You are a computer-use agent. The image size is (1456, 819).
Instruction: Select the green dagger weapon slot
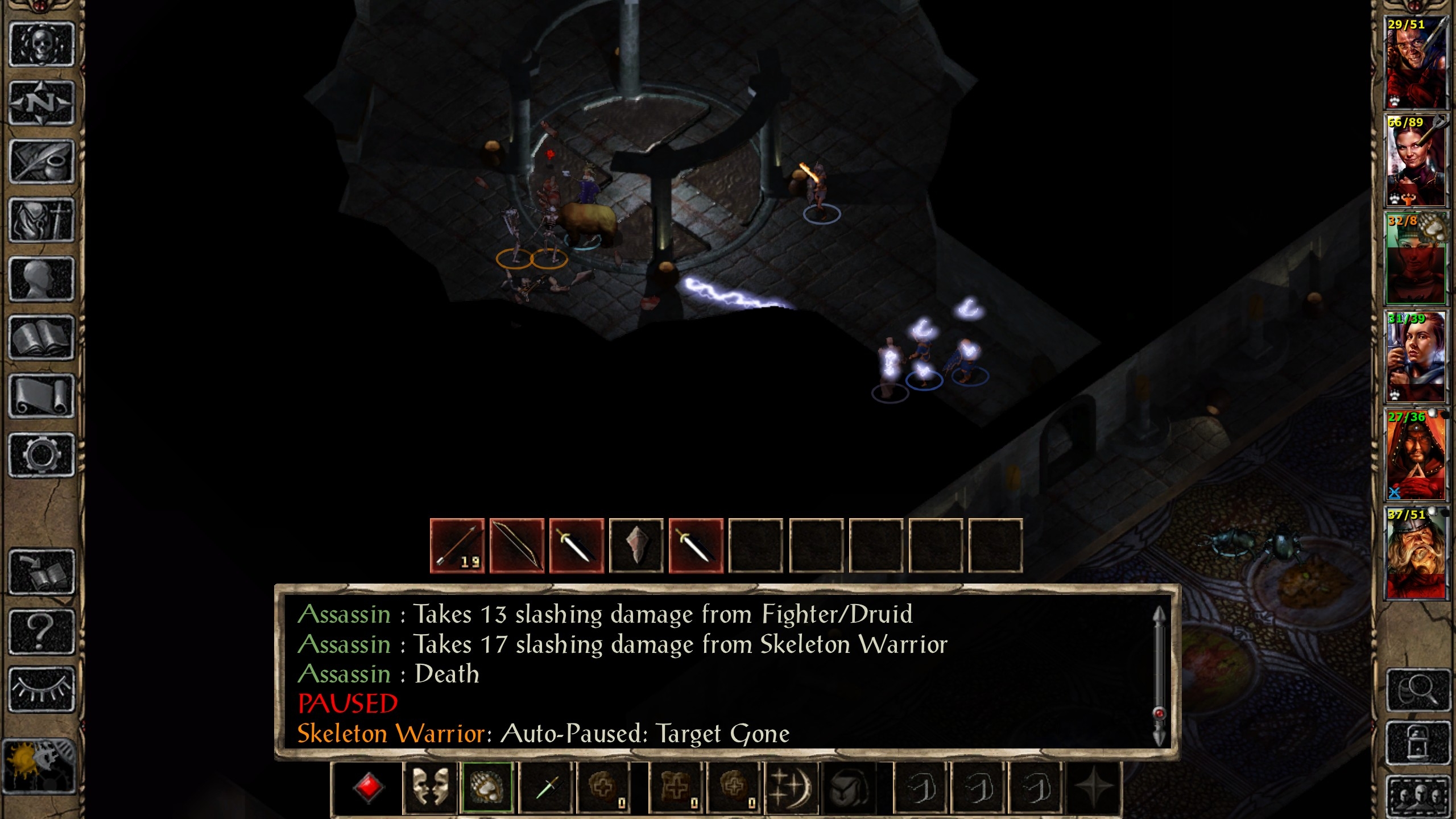(546, 788)
